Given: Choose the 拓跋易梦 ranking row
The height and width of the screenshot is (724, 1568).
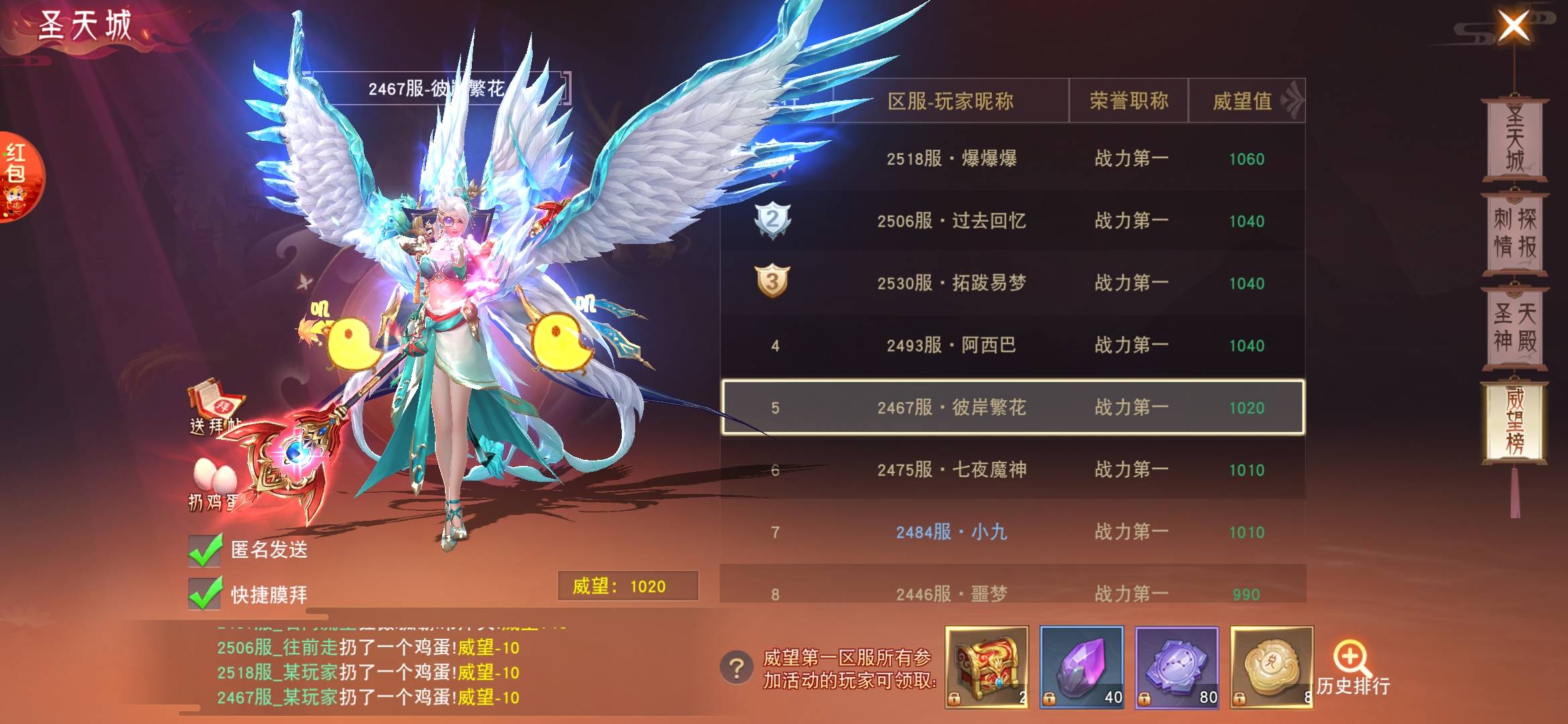Looking at the screenshot, I should [1012, 283].
